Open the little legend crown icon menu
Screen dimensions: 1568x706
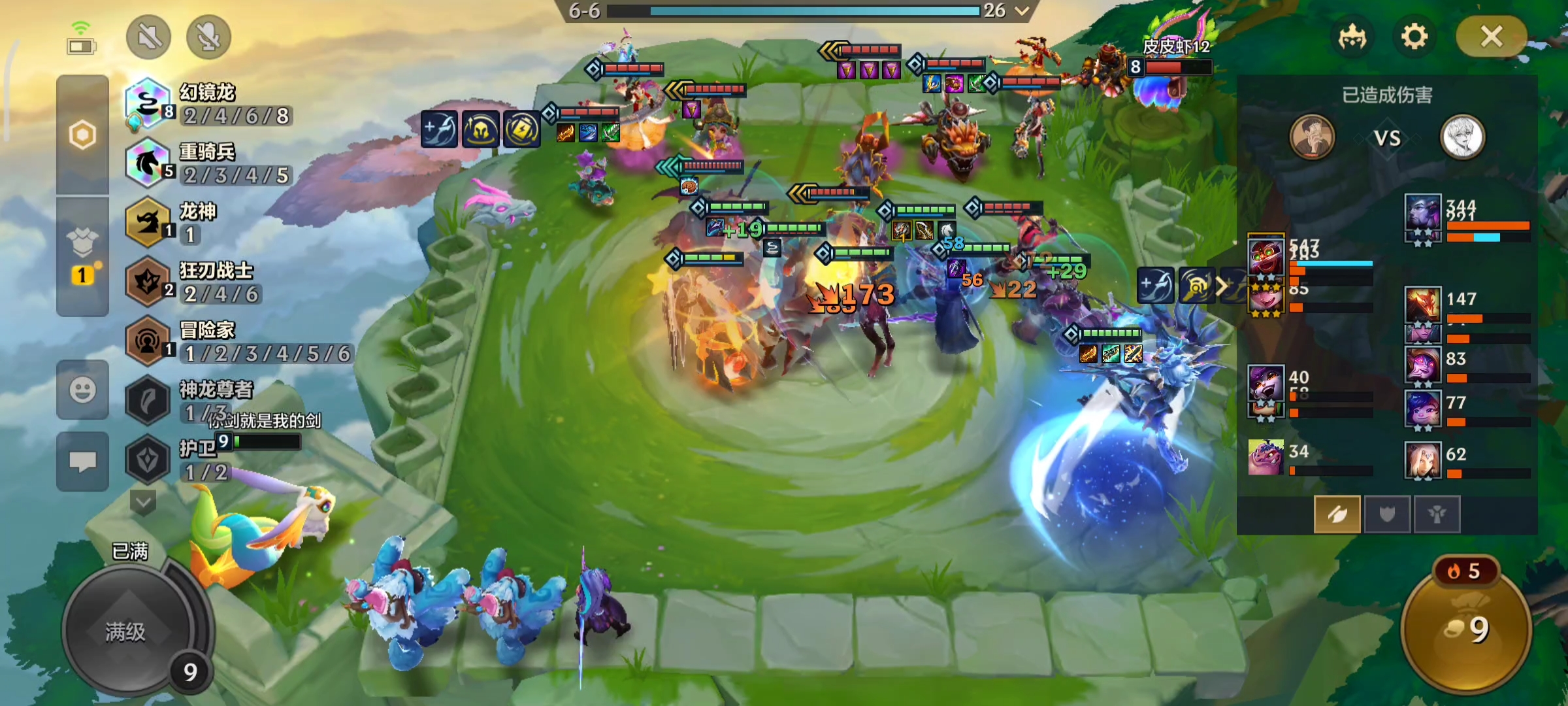click(1352, 37)
